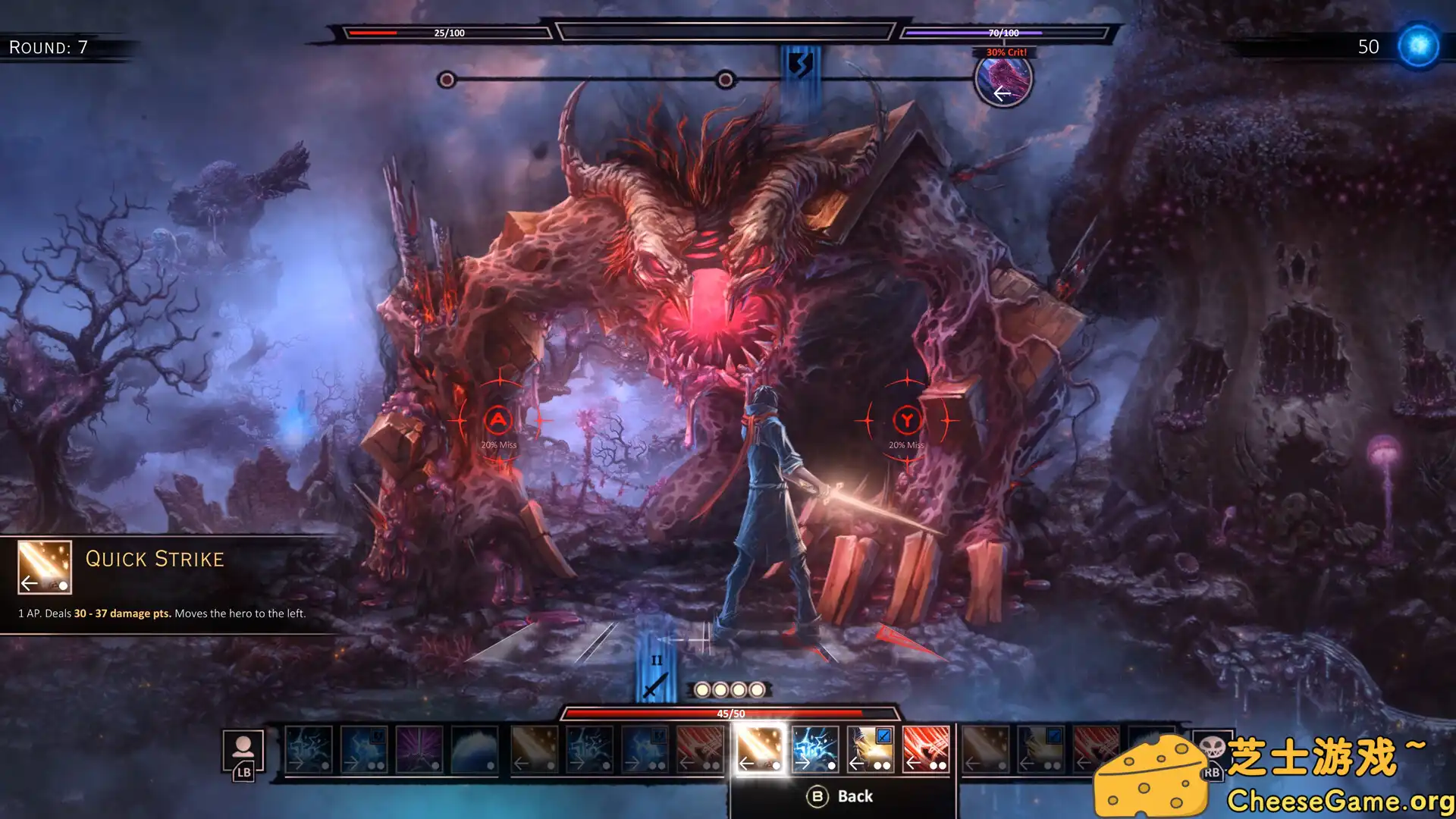The image size is (1456, 819).
Task: Click the blue orb currency icon
Action: (x=1417, y=46)
